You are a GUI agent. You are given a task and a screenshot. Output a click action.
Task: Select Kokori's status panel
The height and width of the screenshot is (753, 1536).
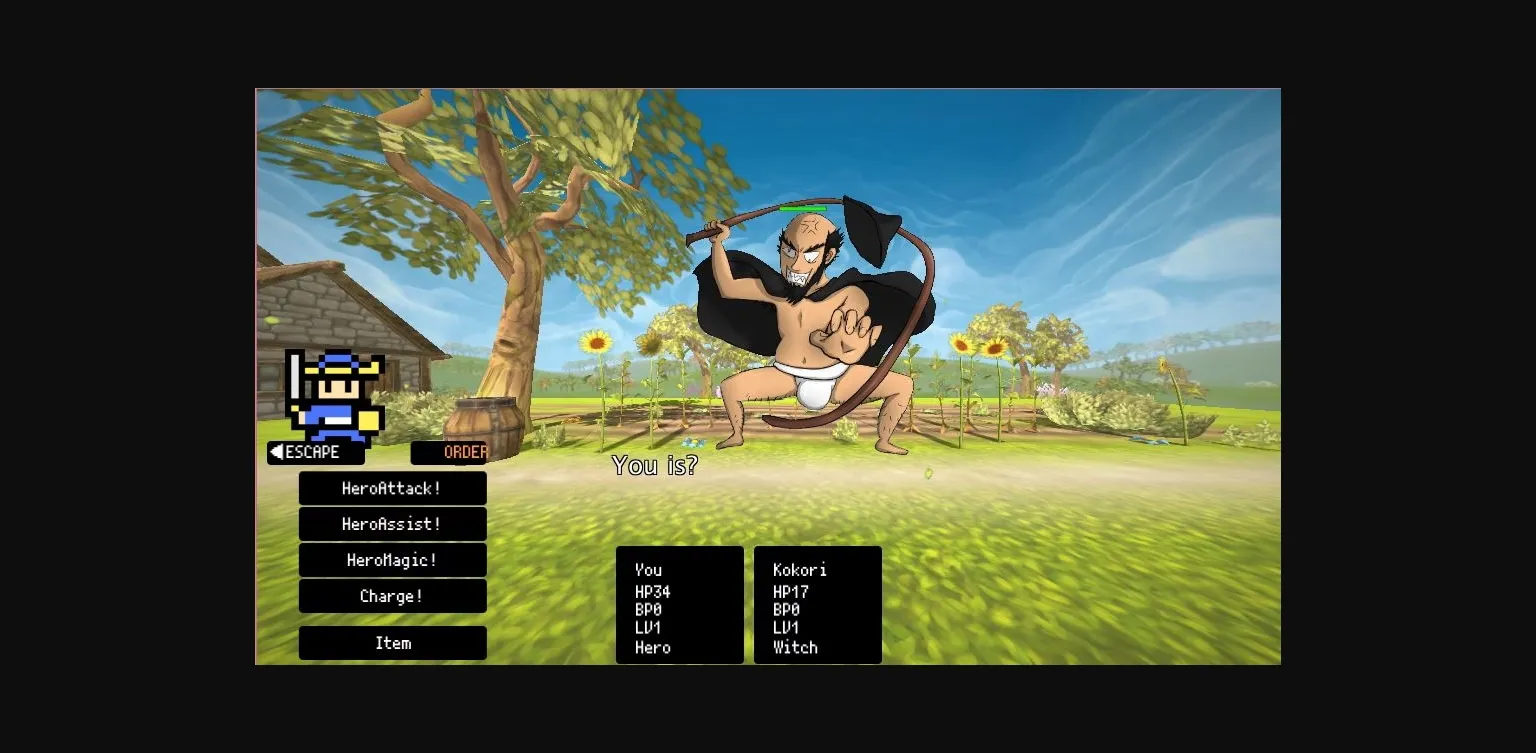(817, 605)
